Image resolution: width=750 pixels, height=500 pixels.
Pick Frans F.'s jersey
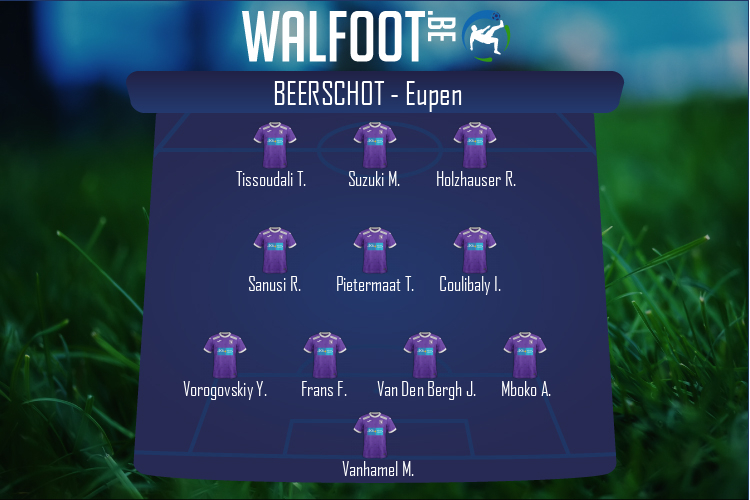point(324,356)
